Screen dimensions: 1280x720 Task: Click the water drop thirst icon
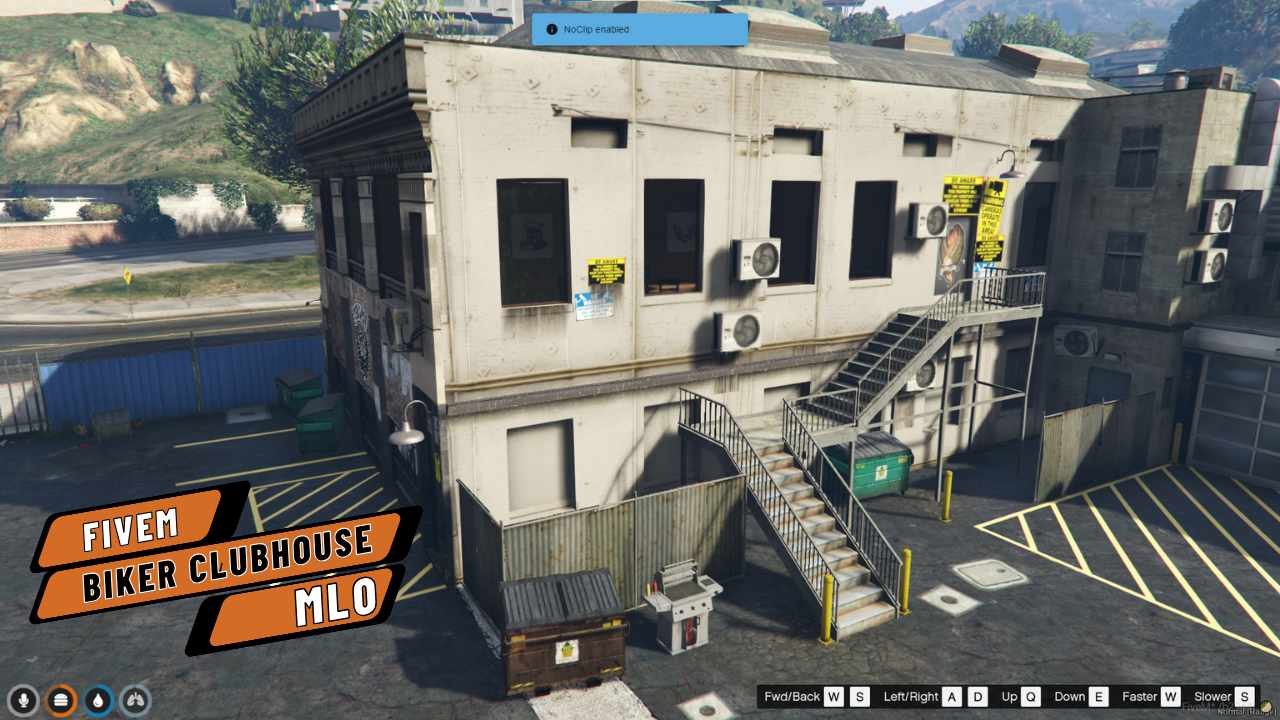pos(99,699)
